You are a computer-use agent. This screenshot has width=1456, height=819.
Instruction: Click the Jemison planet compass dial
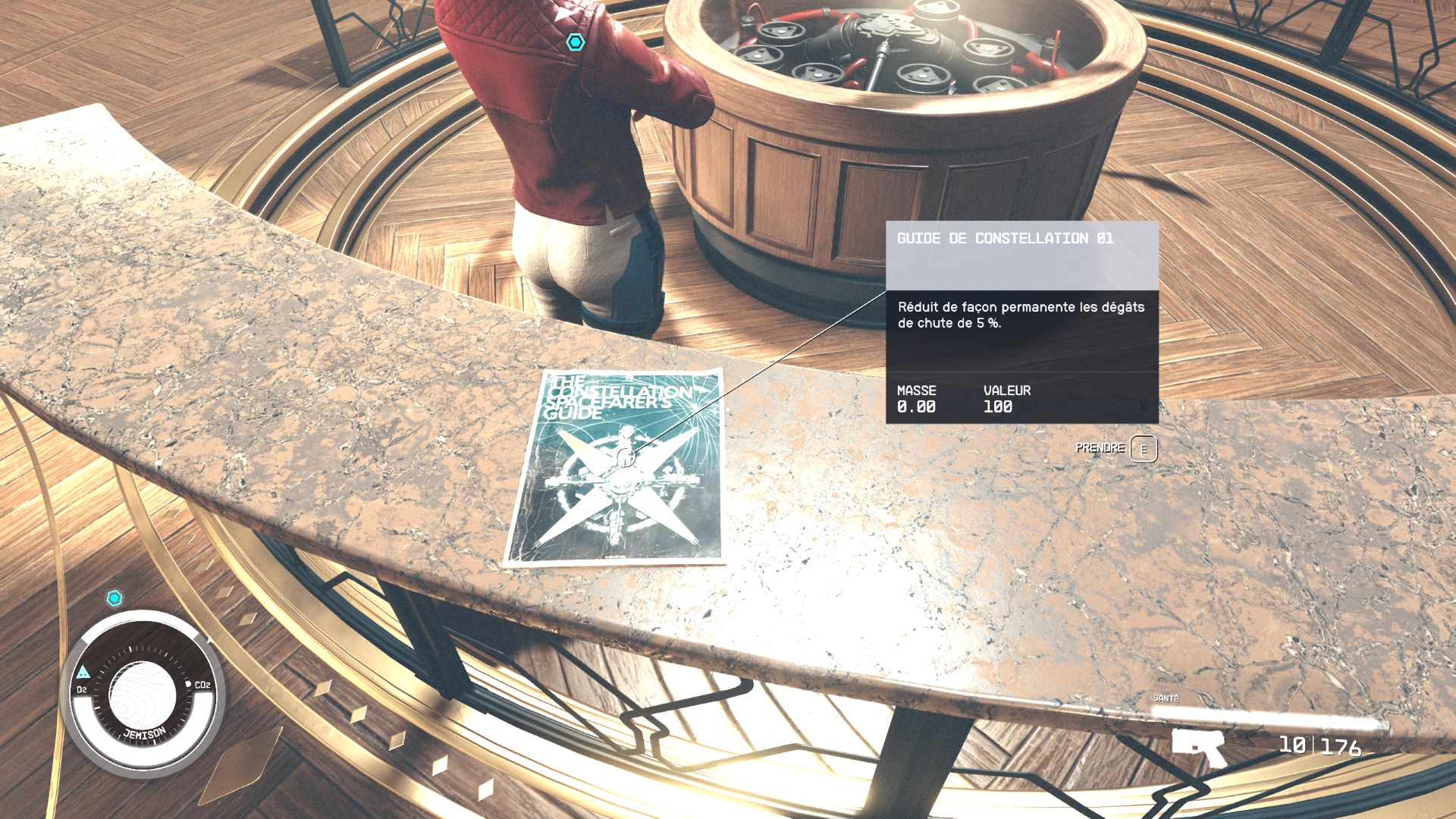(x=143, y=691)
